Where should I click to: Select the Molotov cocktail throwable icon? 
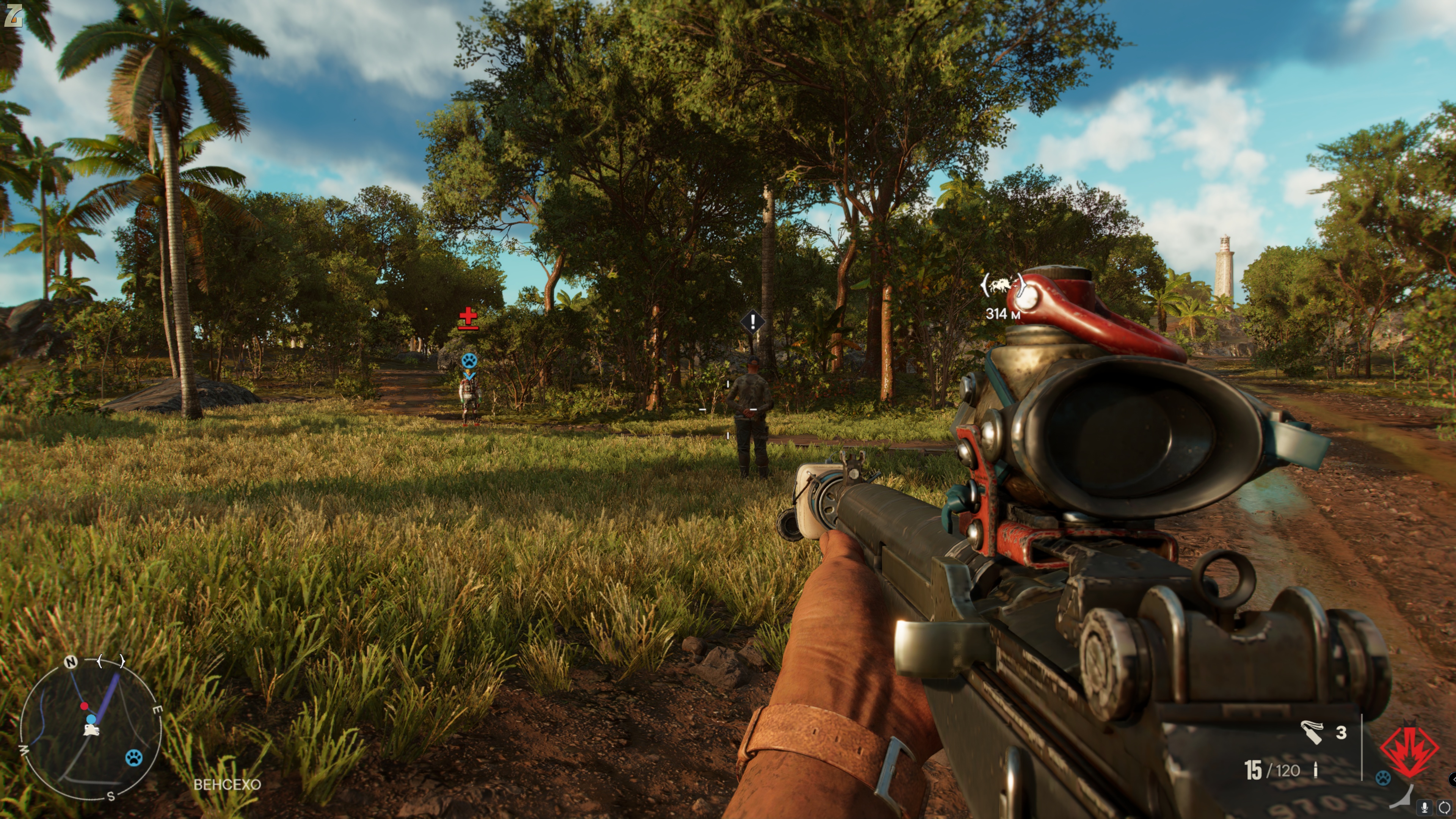click(x=1311, y=733)
